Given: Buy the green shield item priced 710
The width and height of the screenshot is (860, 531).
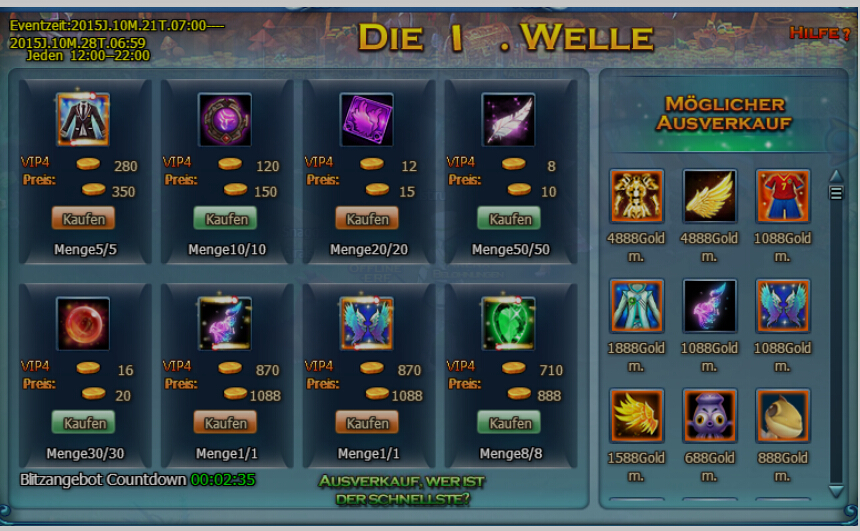Looking at the screenshot, I should (x=510, y=422).
